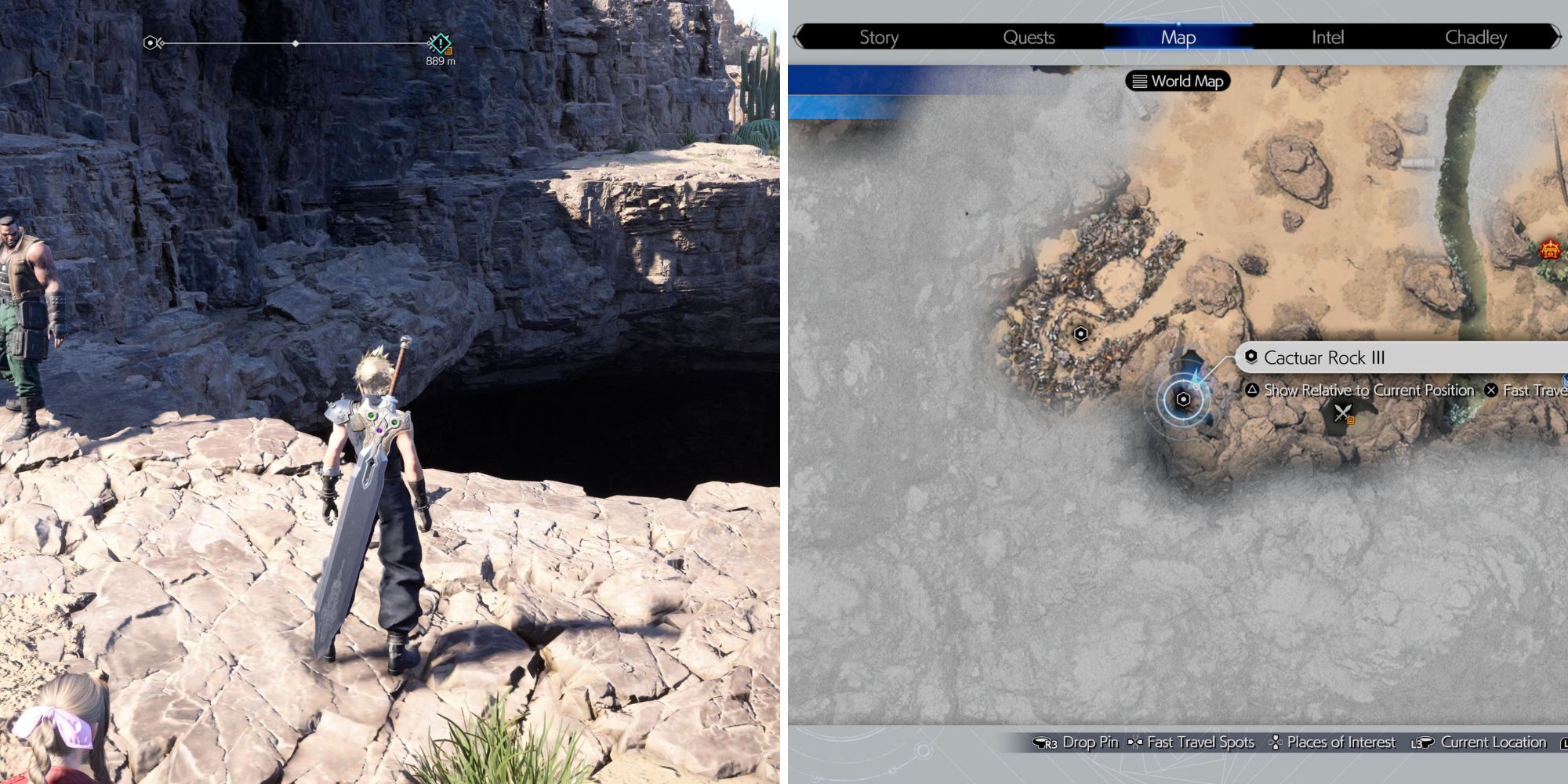Screen dimensions: 1568x784
Task: Open the Quests tab
Action: 1029,37
